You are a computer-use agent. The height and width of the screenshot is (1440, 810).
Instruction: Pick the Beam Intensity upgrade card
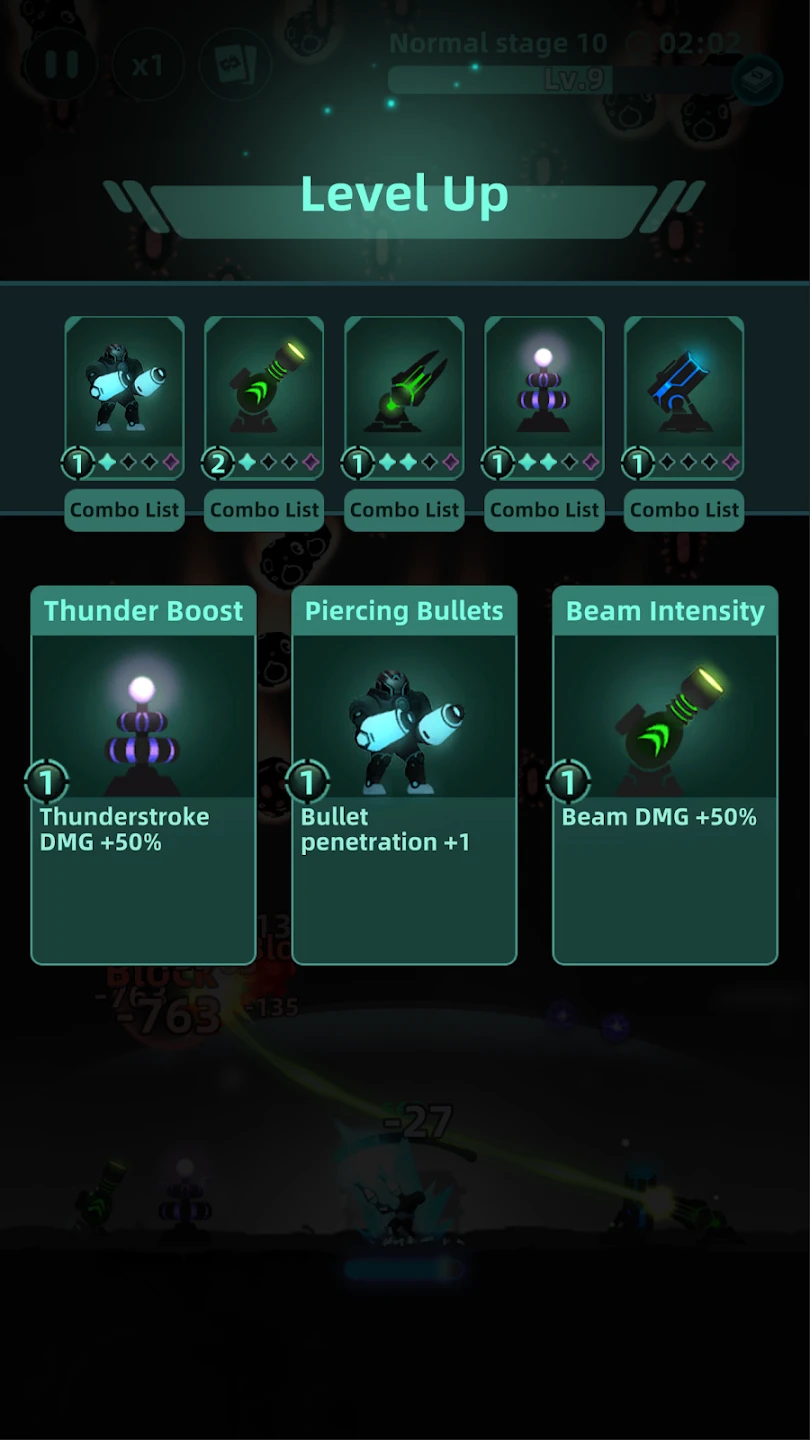click(665, 775)
